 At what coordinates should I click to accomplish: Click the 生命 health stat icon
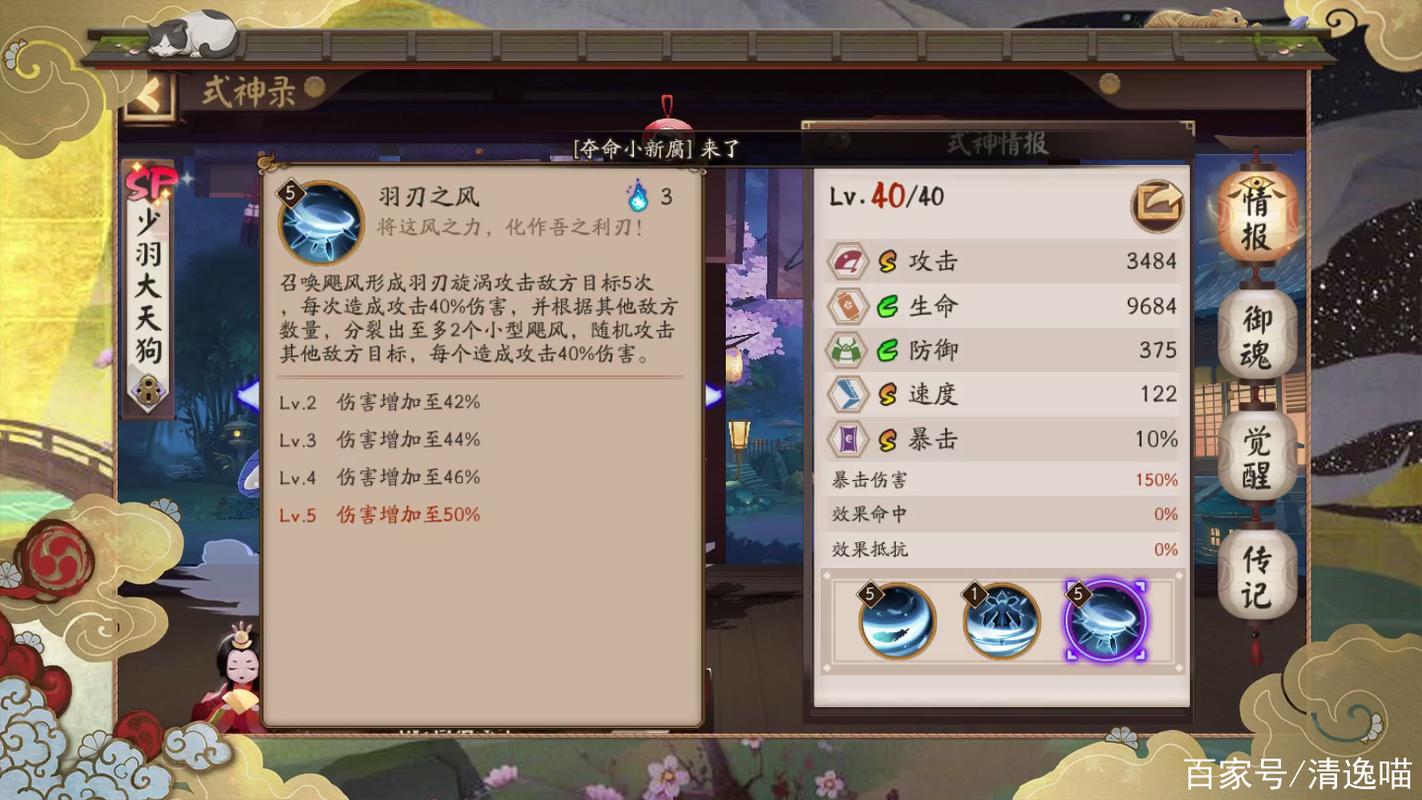[847, 306]
